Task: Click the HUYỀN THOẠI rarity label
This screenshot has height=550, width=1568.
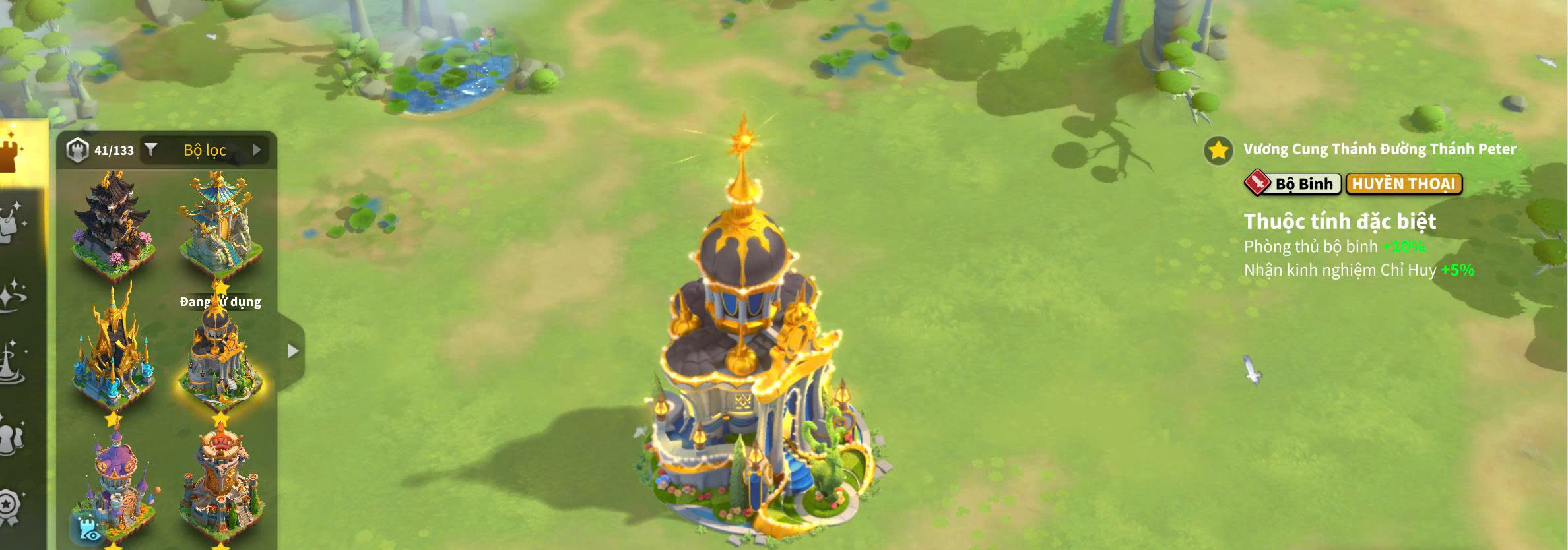Action: point(1404,184)
